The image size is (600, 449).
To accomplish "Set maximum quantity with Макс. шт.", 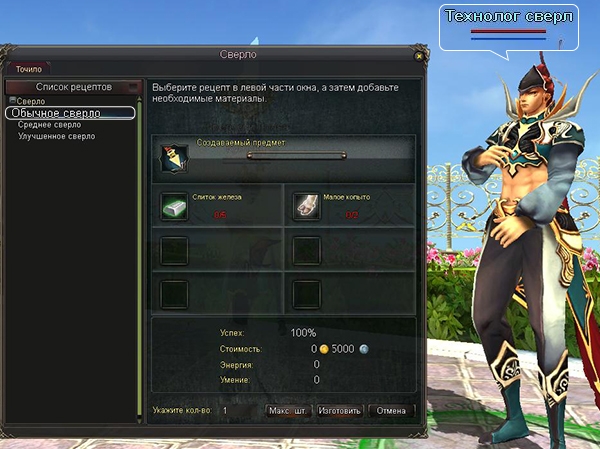I will tap(288, 410).
